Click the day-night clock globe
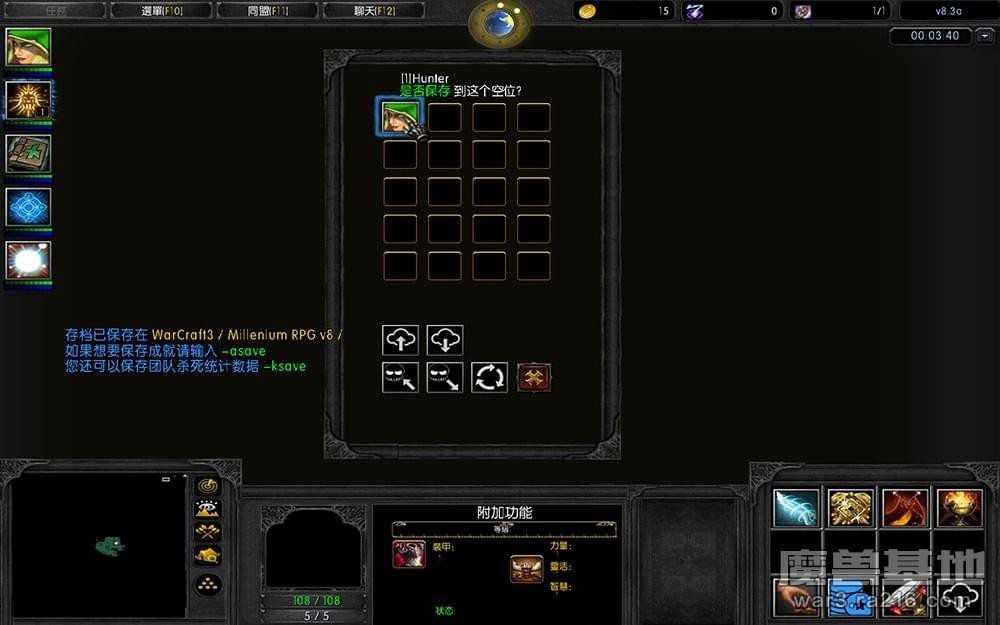Screen dimensions: 1000x625 point(500,24)
